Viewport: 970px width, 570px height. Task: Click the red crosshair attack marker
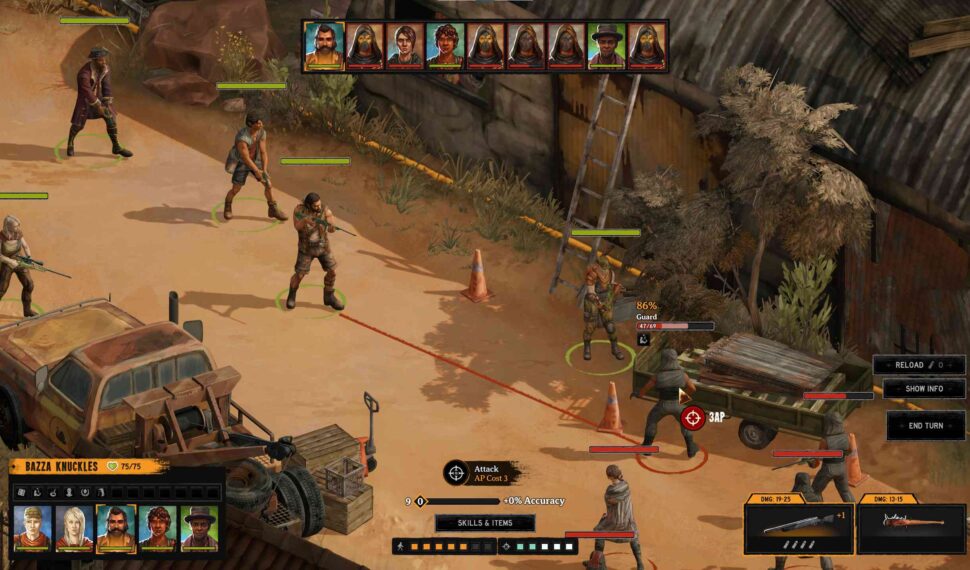pos(692,417)
